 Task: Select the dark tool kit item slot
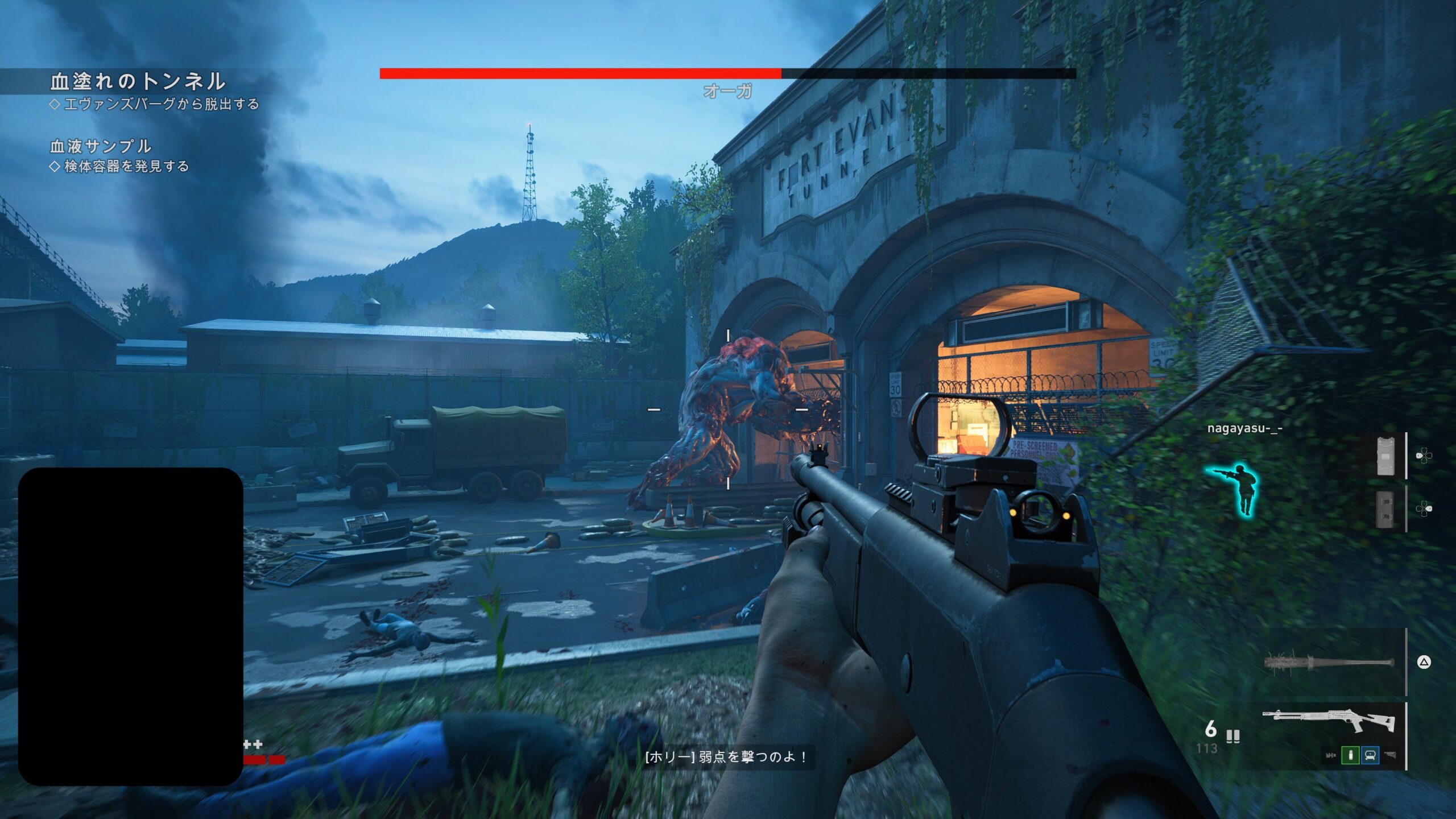point(1385,509)
